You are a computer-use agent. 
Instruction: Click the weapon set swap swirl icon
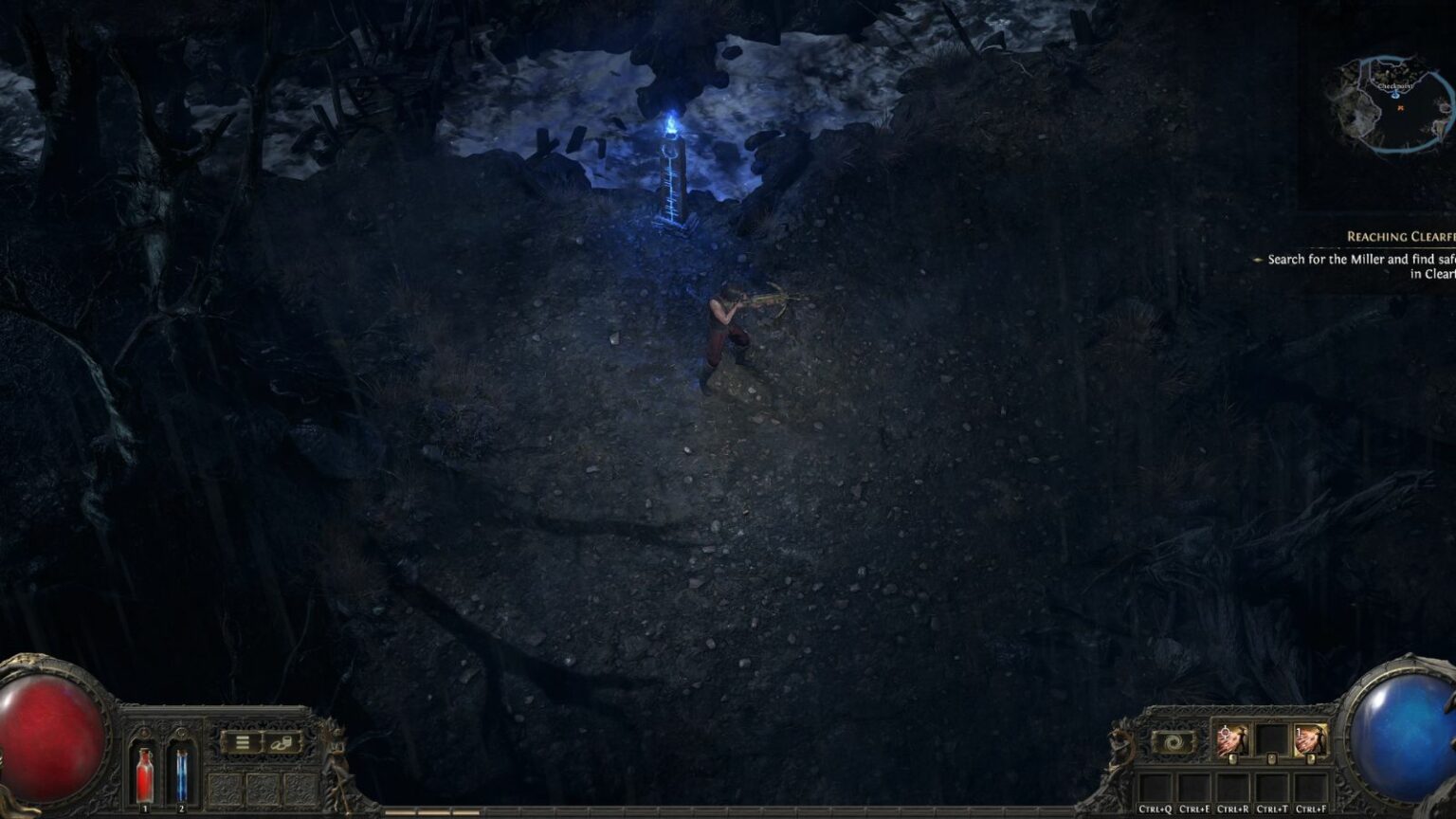click(1173, 742)
